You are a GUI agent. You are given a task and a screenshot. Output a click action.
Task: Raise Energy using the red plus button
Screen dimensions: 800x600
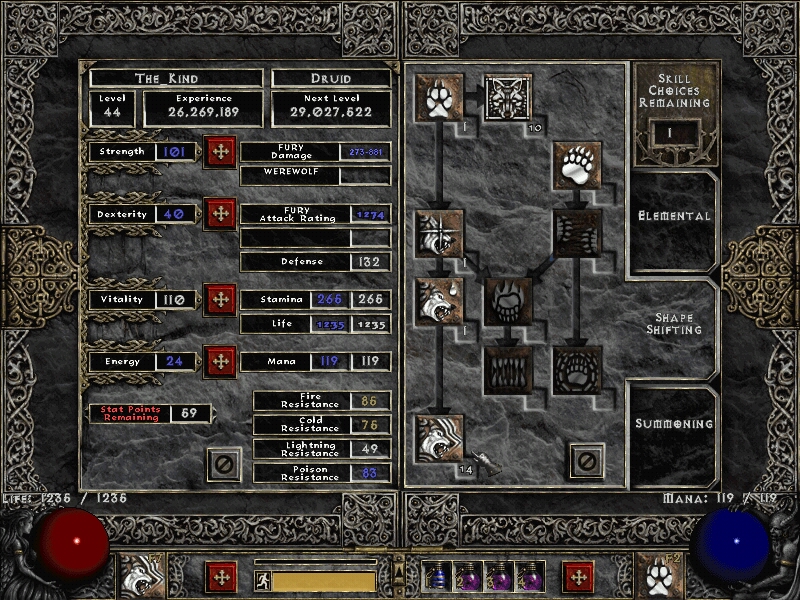219,361
